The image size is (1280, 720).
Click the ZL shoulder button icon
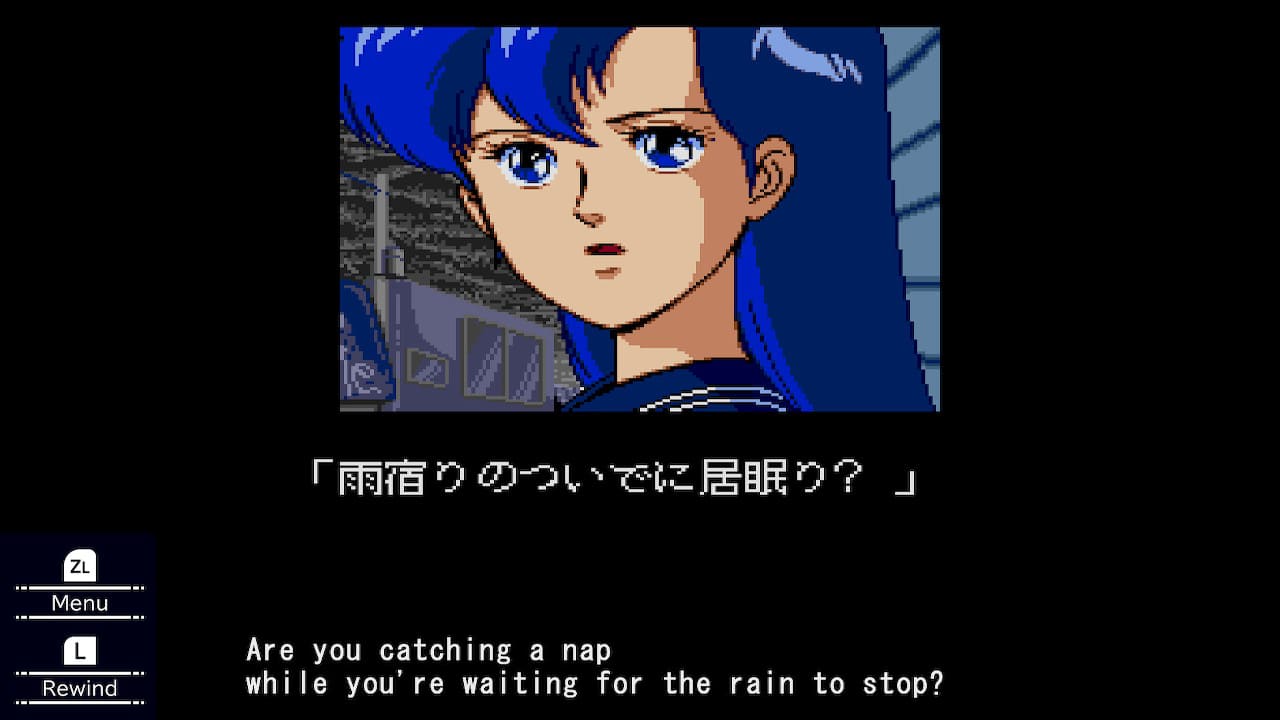79,565
